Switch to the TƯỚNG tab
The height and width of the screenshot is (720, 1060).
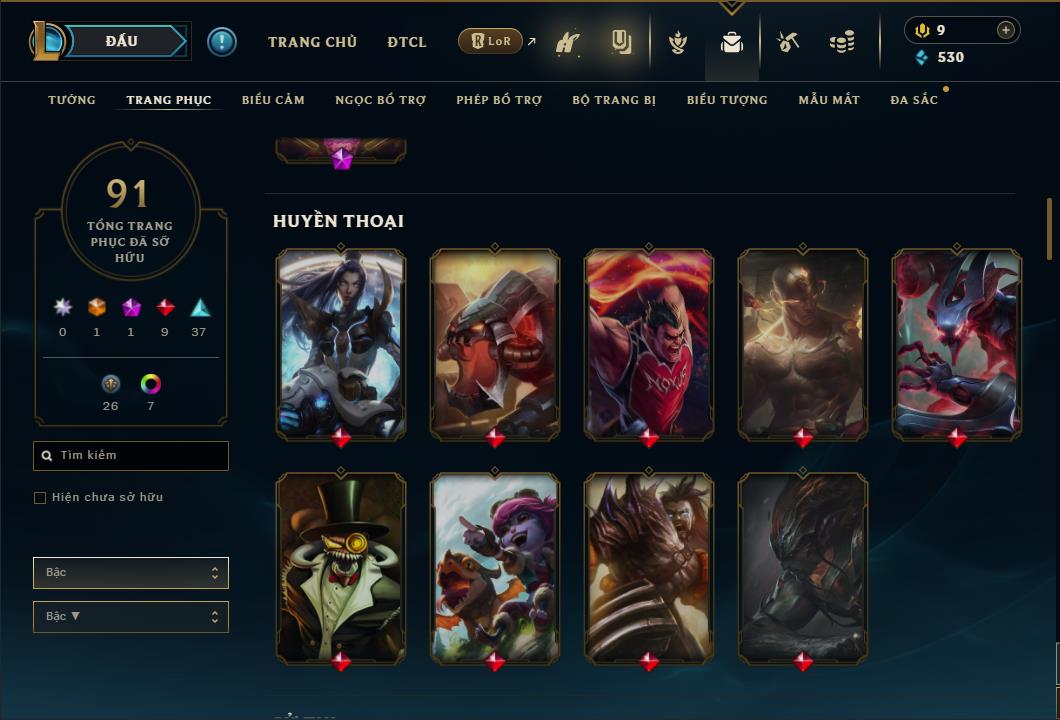point(72,100)
